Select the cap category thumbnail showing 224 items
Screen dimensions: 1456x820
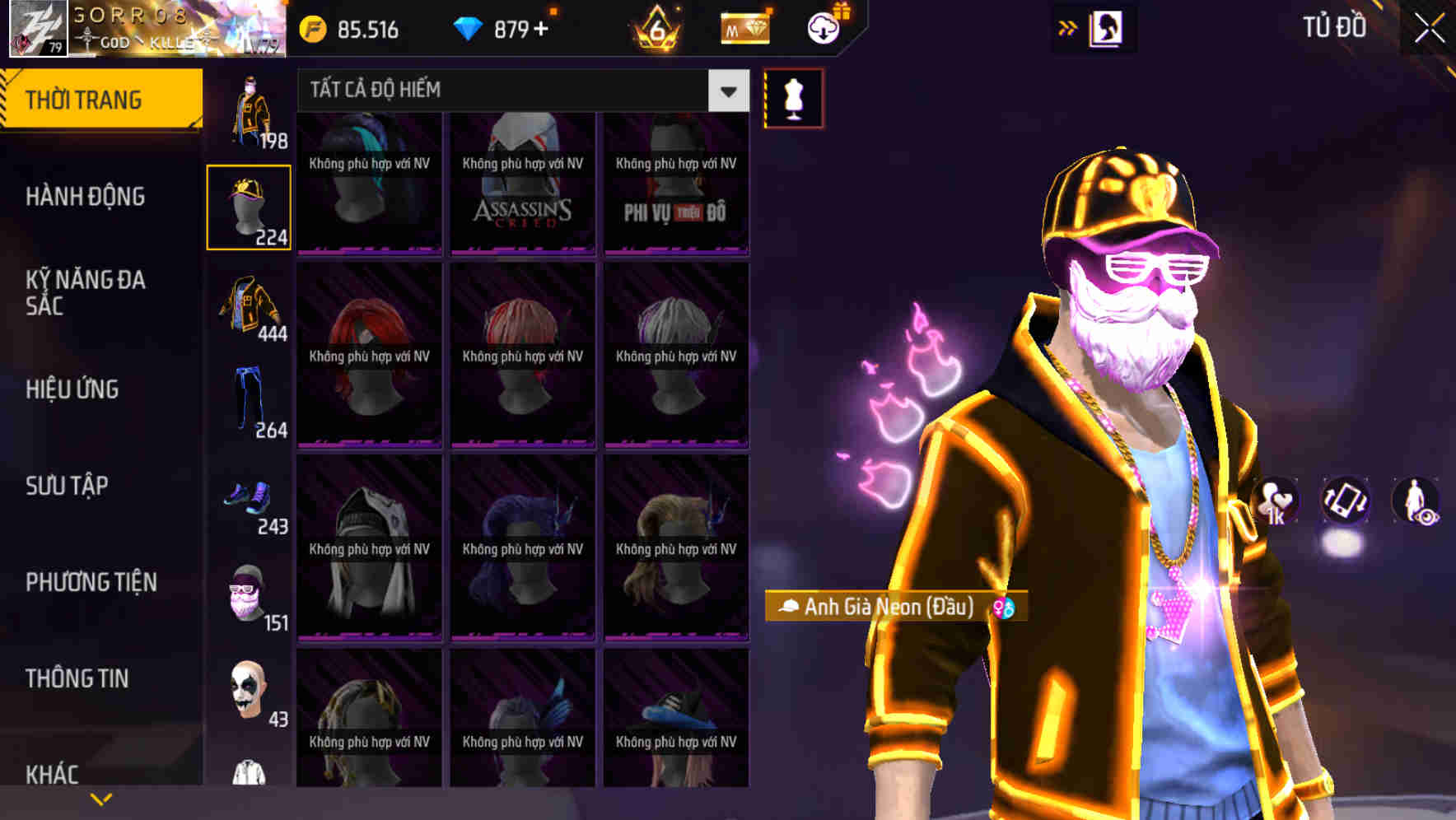pyautogui.click(x=250, y=206)
